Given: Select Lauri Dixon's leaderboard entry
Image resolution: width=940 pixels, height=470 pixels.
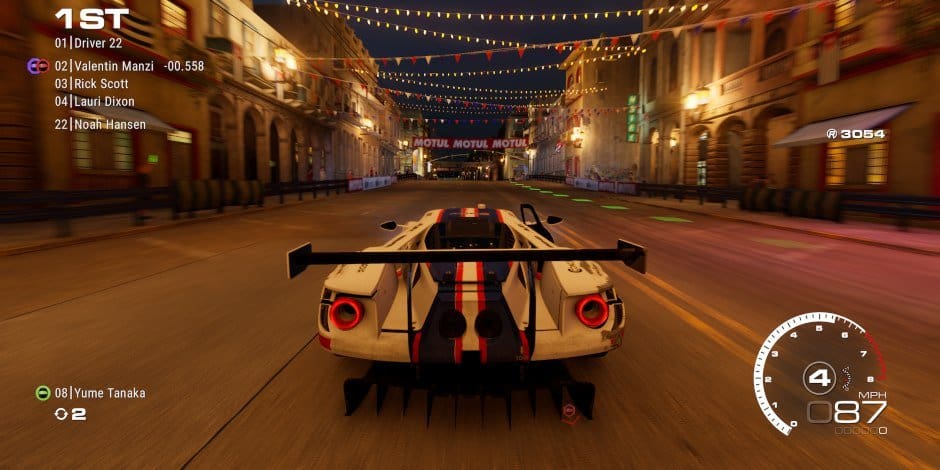Looking at the screenshot, I should click(95, 102).
